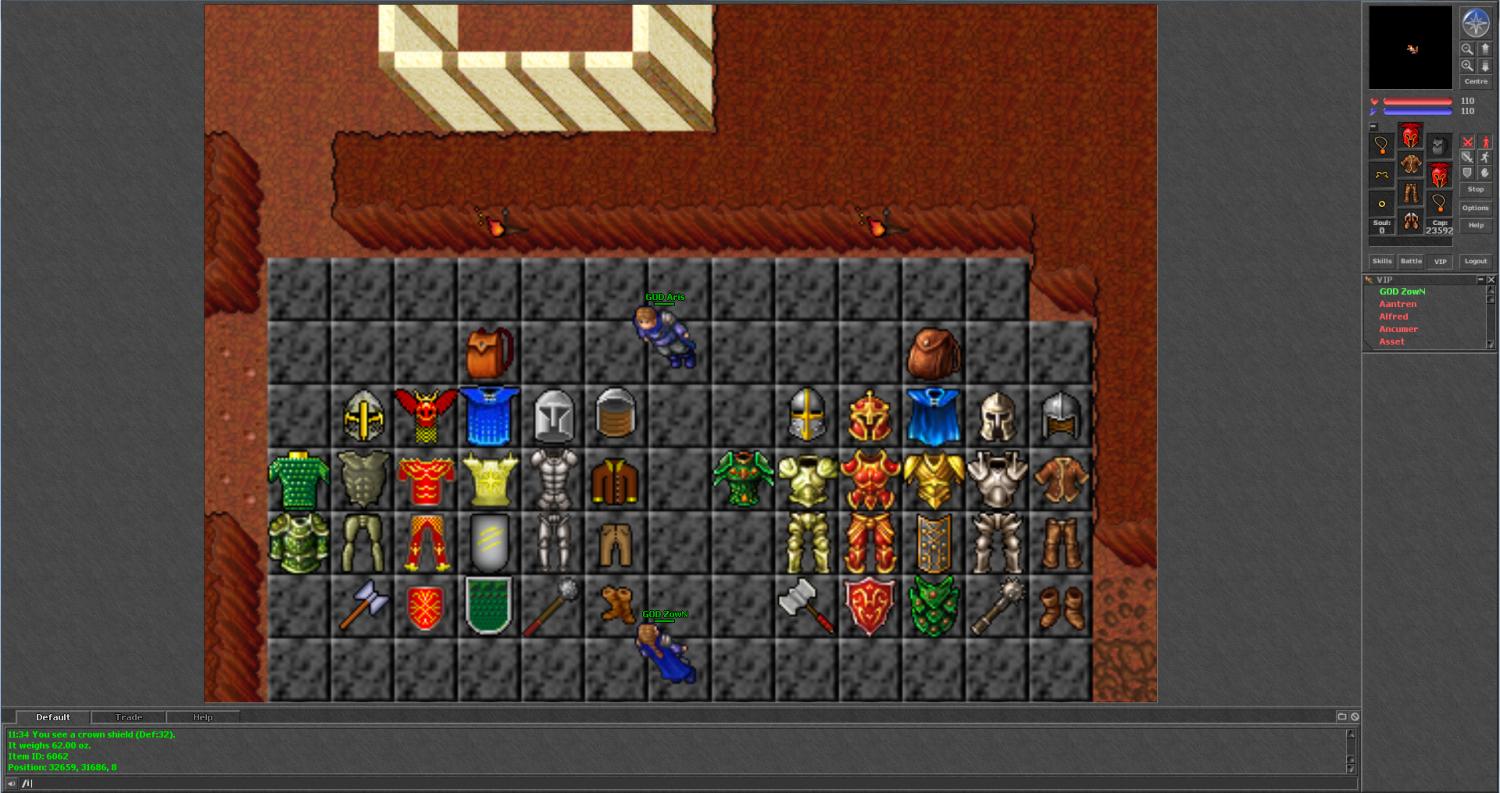Select GOD ZowN in the VIP list
This screenshot has height=793, width=1500.
point(1402,292)
